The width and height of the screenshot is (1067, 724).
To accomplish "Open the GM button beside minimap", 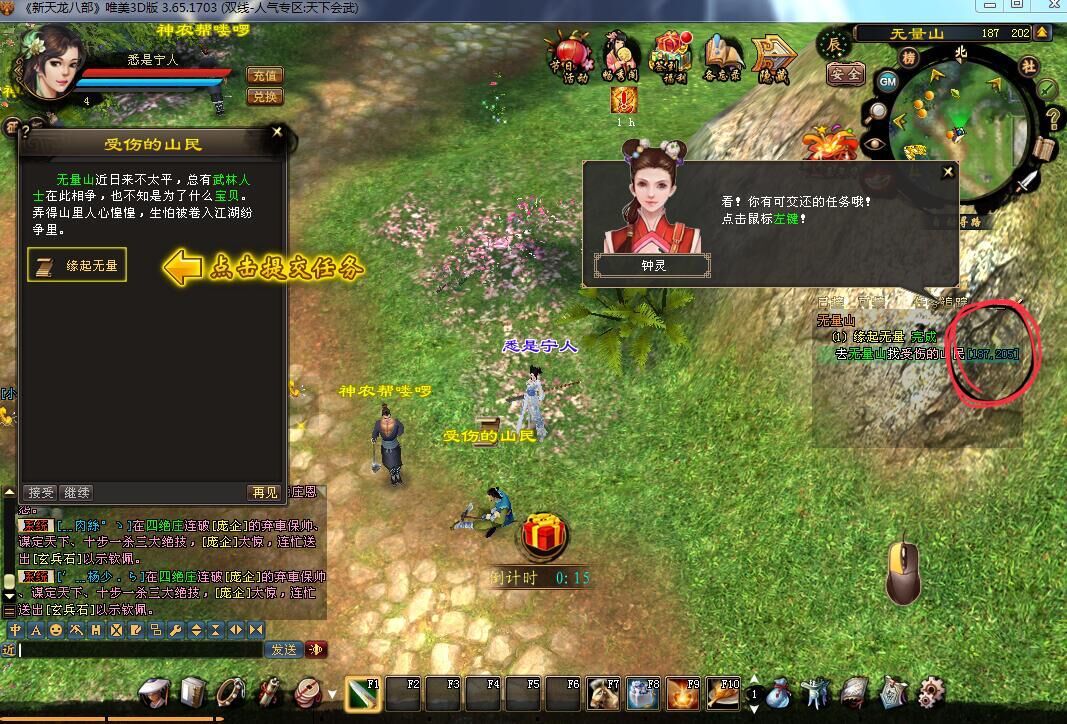I will click(x=887, y=81).
